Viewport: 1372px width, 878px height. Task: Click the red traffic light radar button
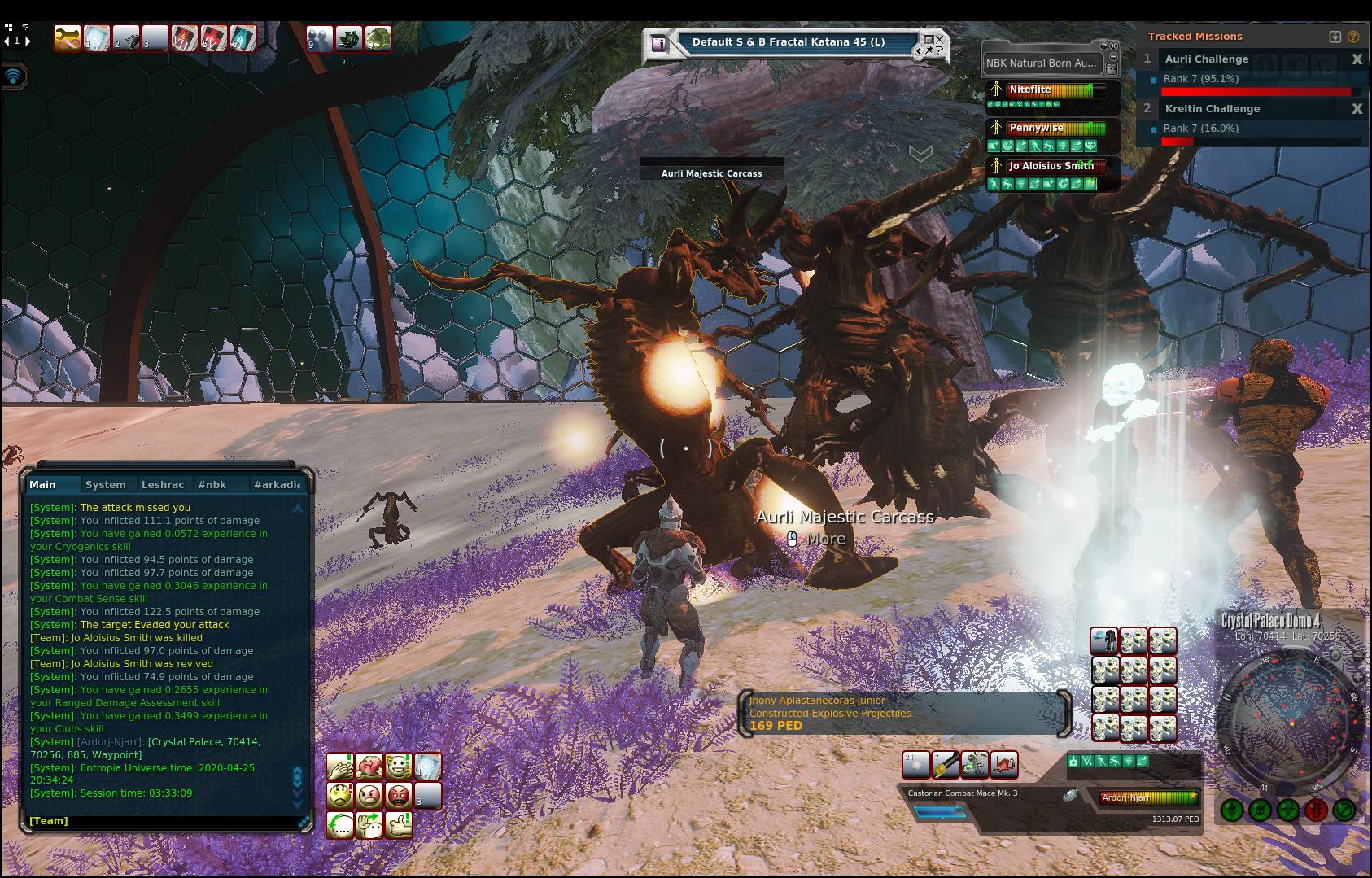pyautogui.click(x=1315, y=810)
